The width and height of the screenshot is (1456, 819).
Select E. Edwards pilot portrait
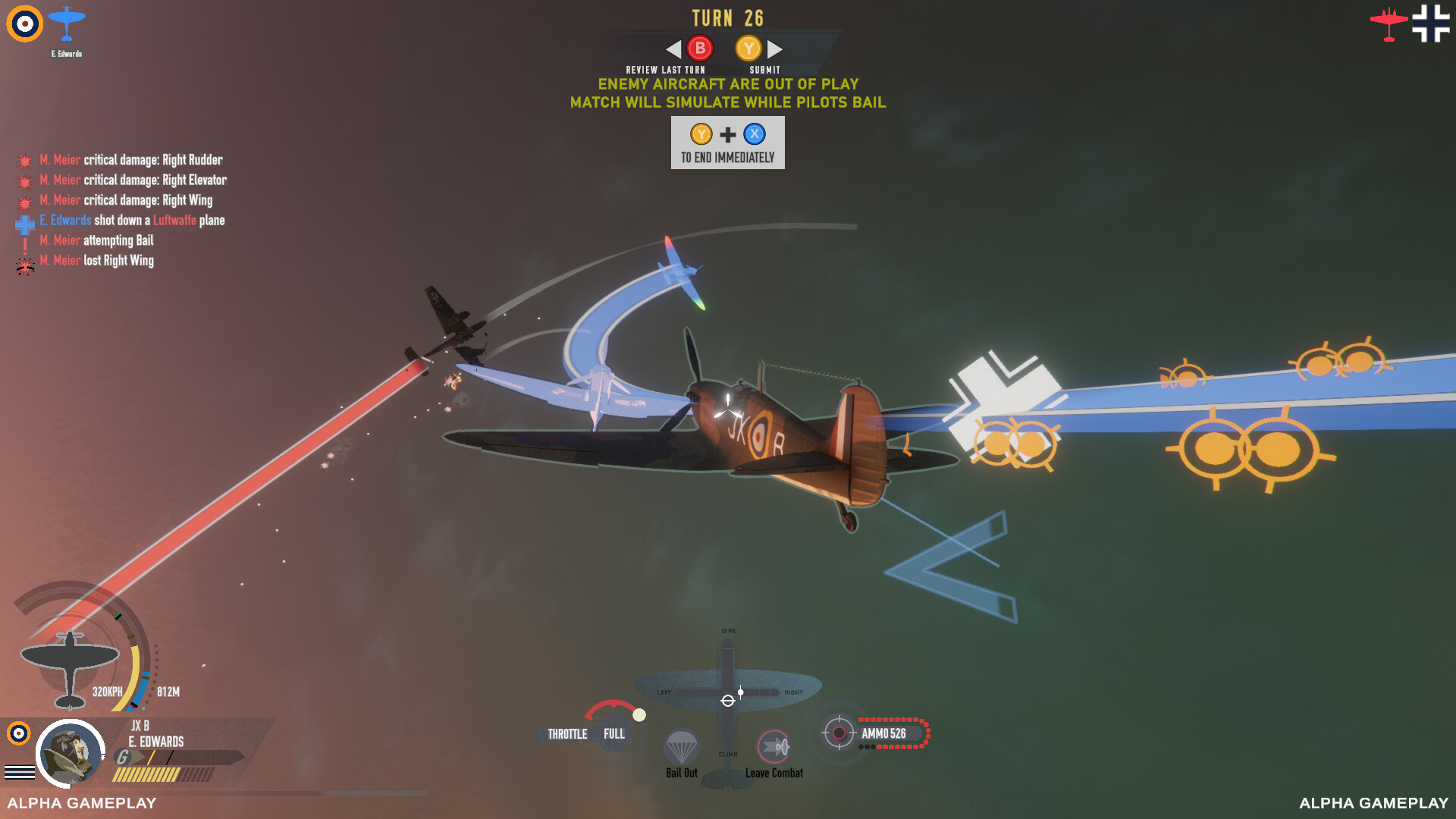[70, 754]
